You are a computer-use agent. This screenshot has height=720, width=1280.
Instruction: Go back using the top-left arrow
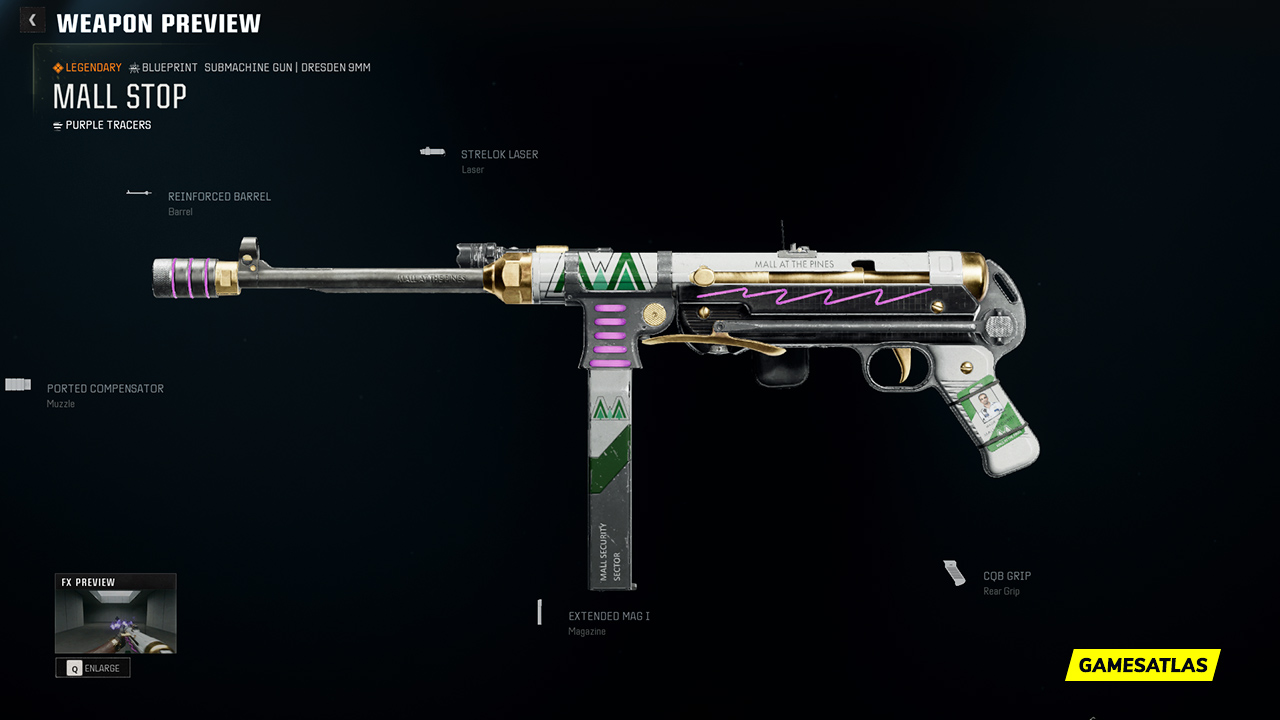tap(32, 20)
